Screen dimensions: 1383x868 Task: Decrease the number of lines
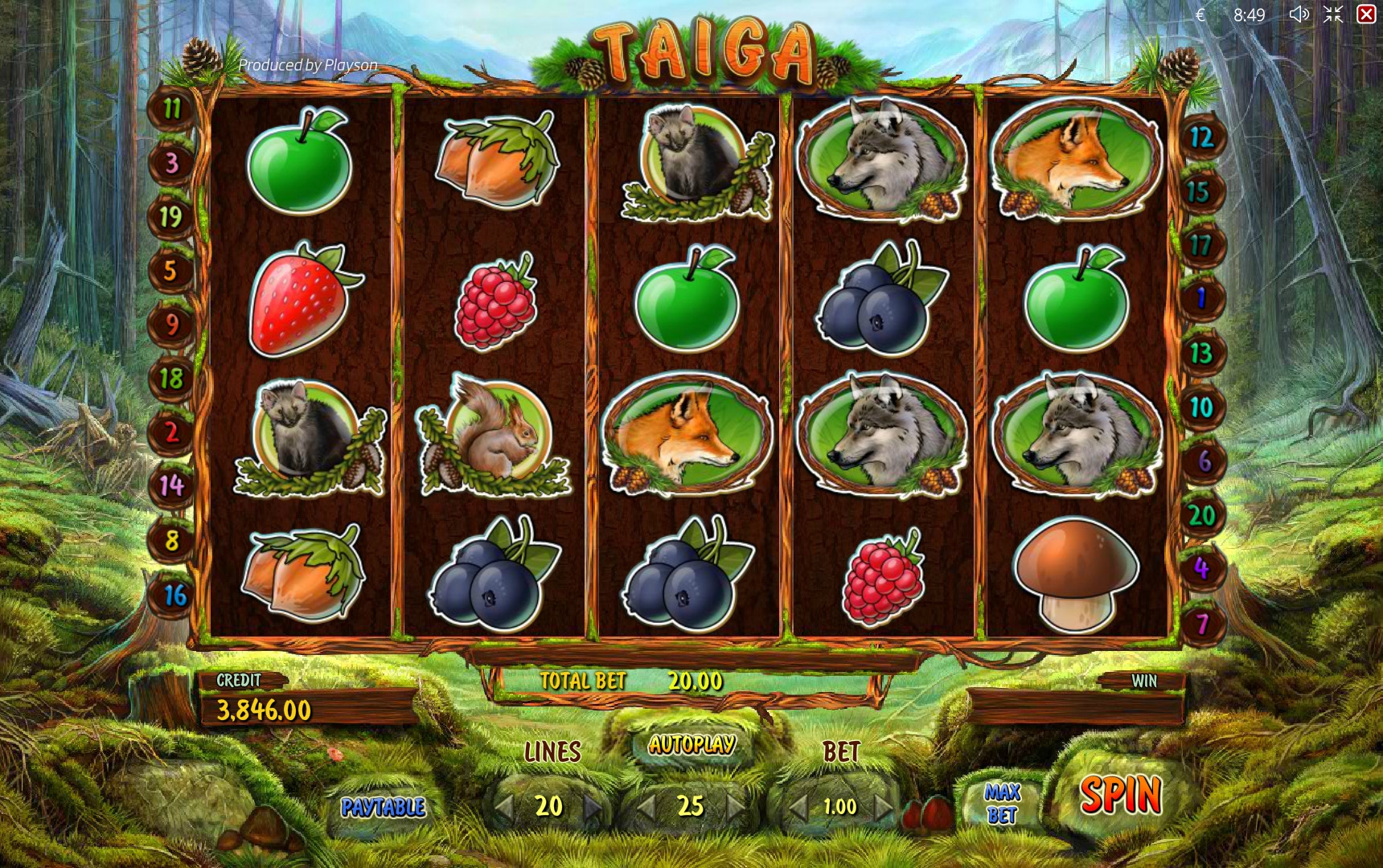505,806
